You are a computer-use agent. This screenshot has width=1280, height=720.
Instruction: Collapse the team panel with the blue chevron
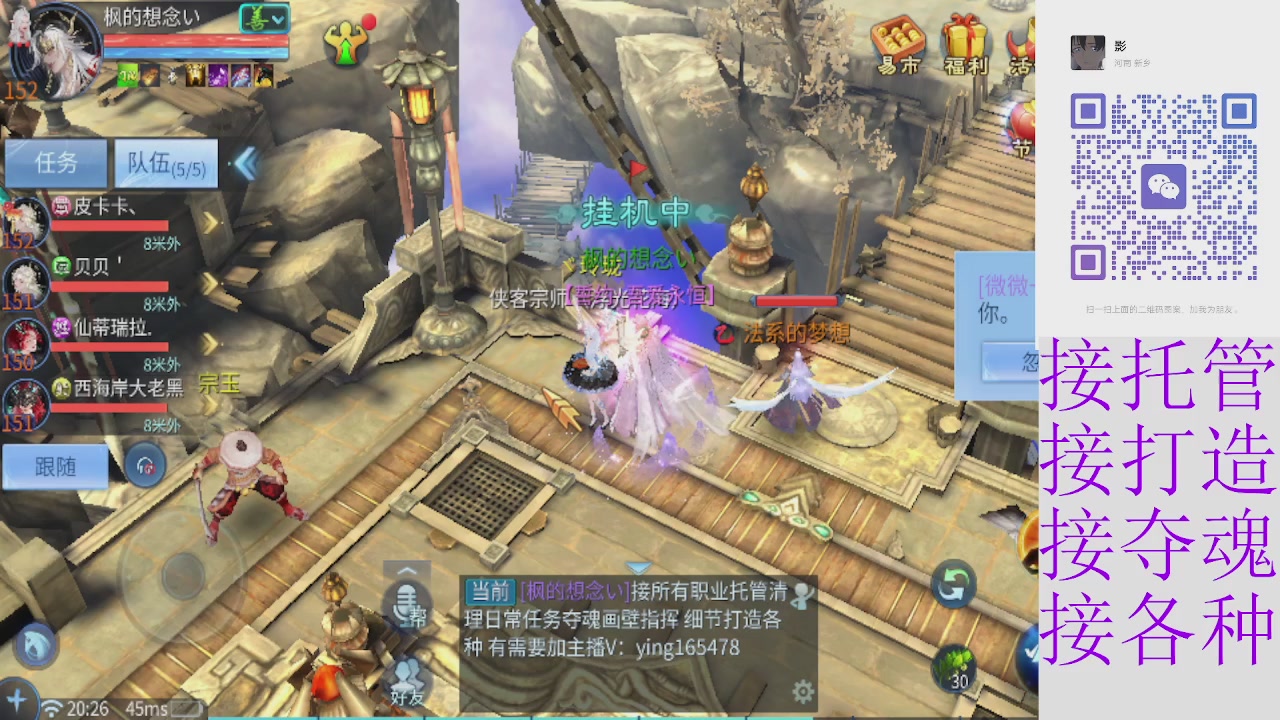[x=246, y=164]
